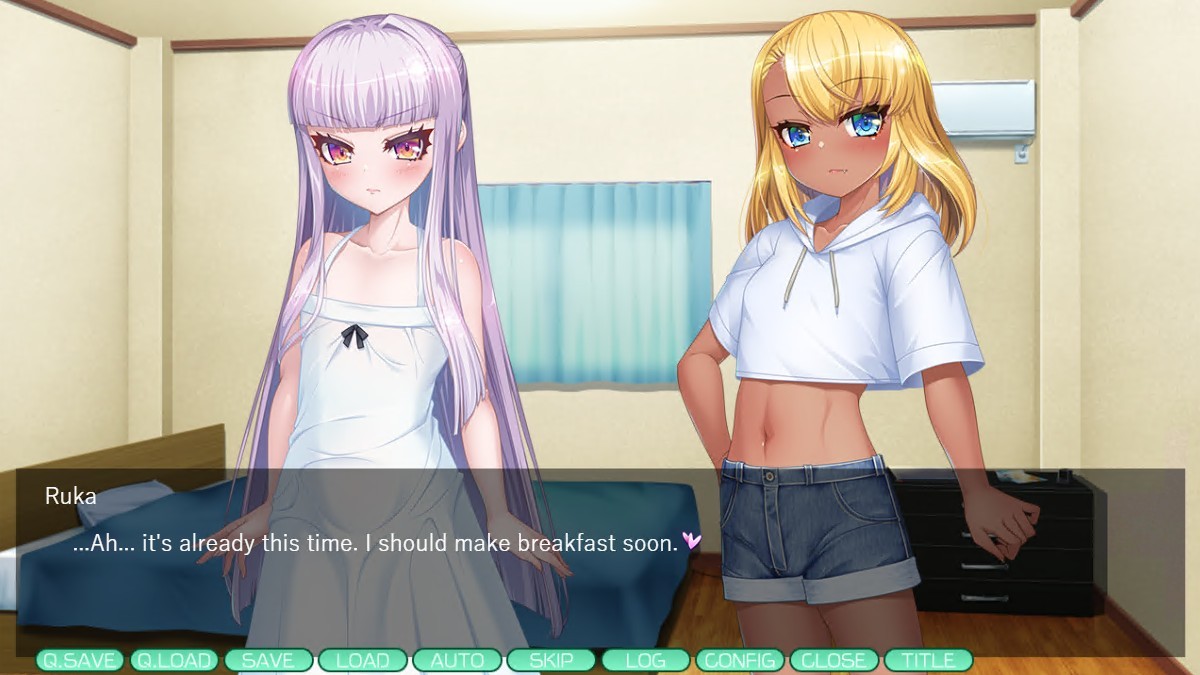Screen dimensions: 1200x675
Task: Click the Q.SAVE quick save button
Action: pyautogui.click(x=80, y=660)
